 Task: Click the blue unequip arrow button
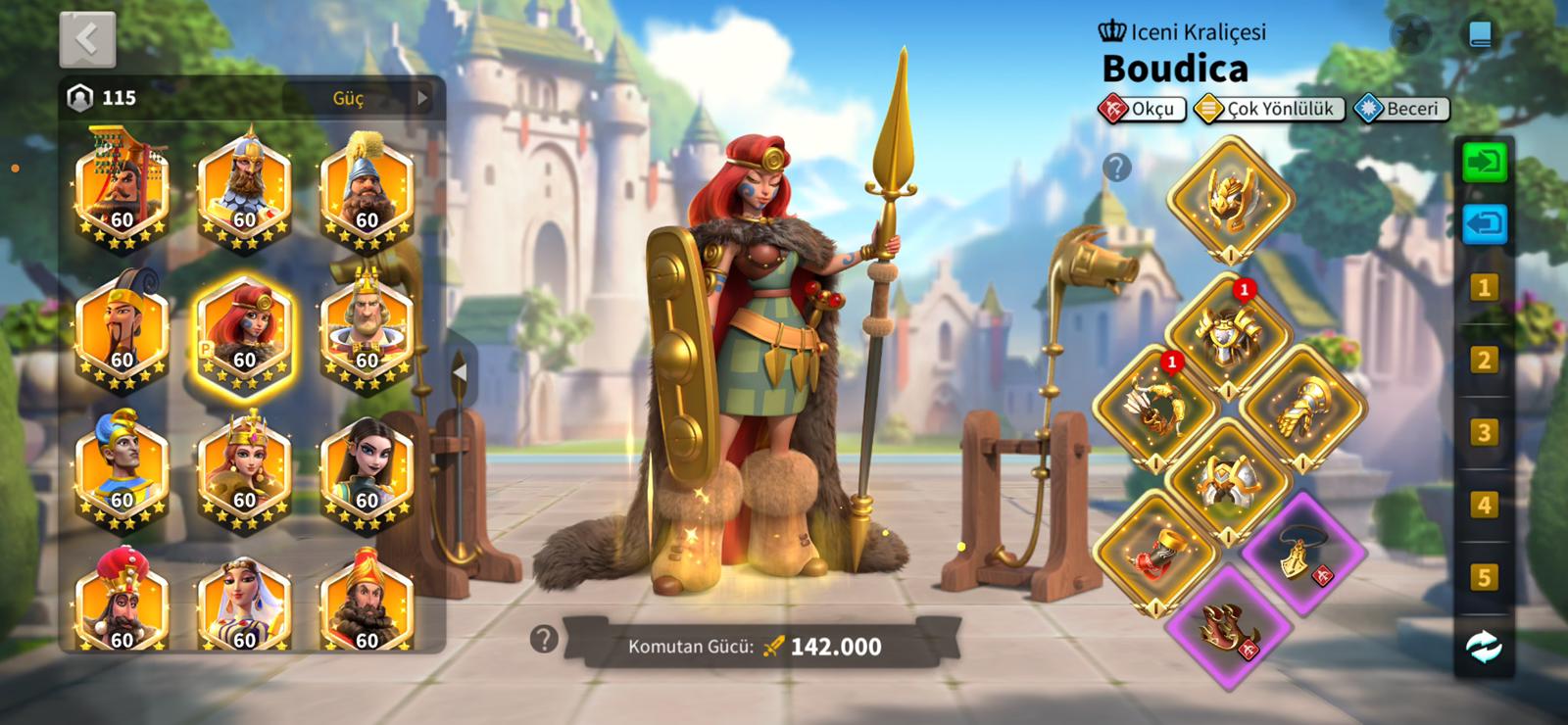(1484, 223)
